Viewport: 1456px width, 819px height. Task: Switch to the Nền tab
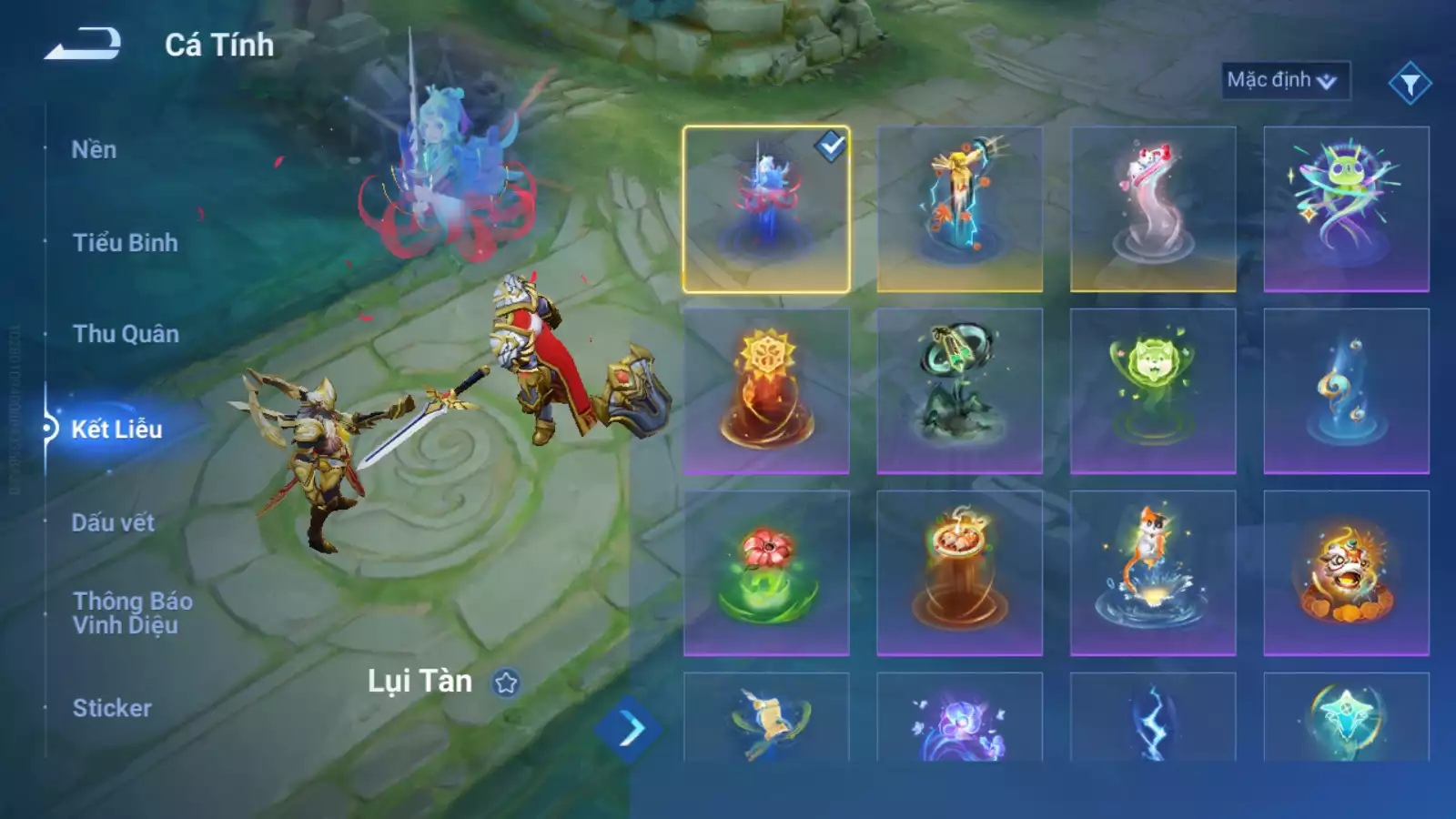click(94, 149)
